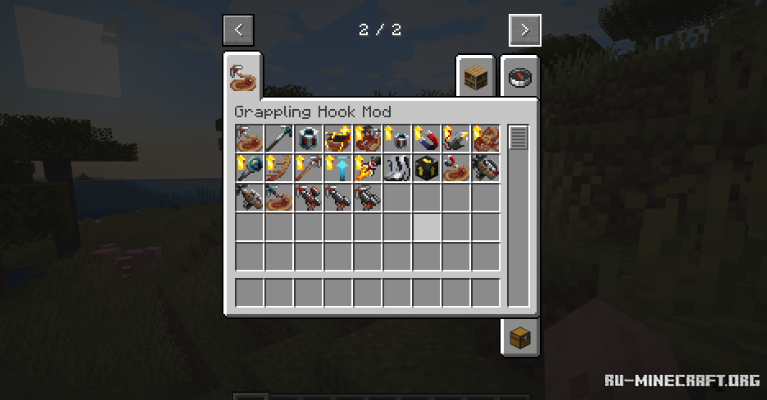Grab the rocket upgrade item
This screenshot has width=767, height=400.
[x=367, y=168]
